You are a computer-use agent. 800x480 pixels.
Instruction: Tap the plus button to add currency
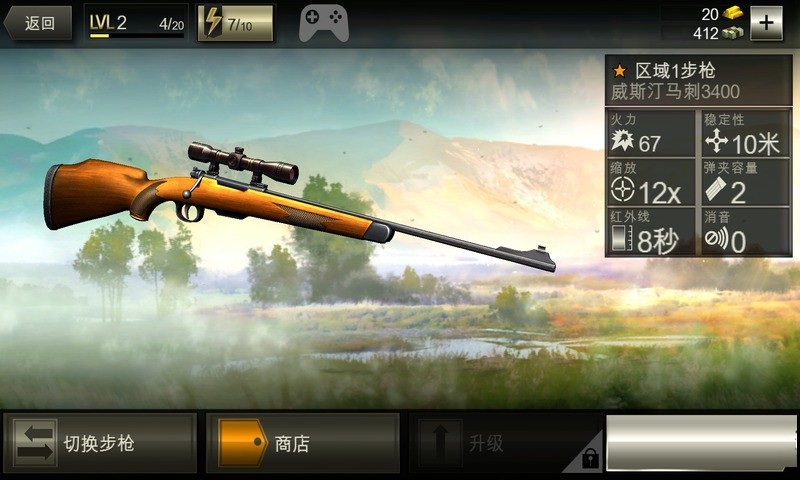pyautogui.click(x=766, y=22)
